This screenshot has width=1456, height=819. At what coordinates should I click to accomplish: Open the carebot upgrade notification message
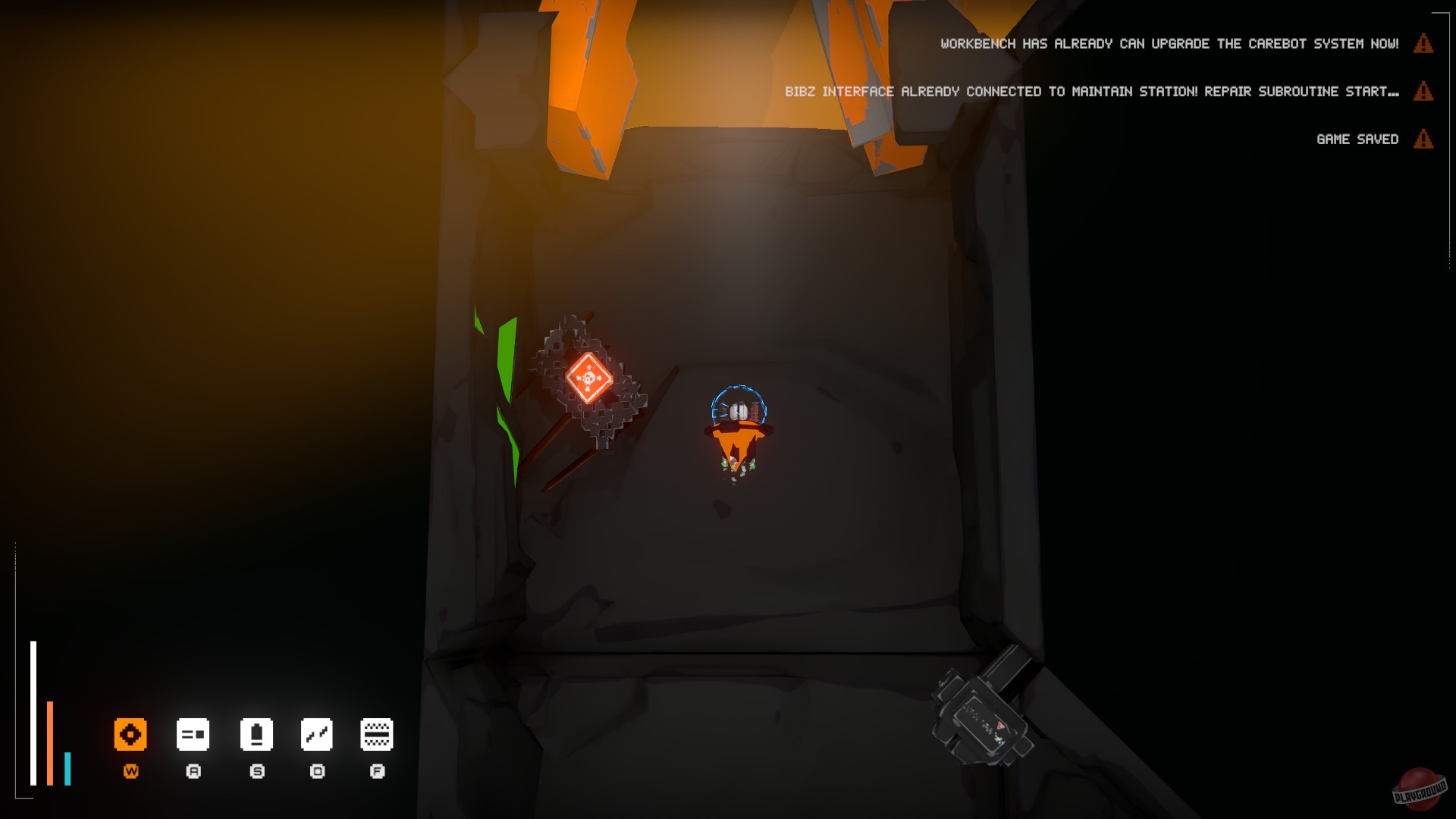1168,43
